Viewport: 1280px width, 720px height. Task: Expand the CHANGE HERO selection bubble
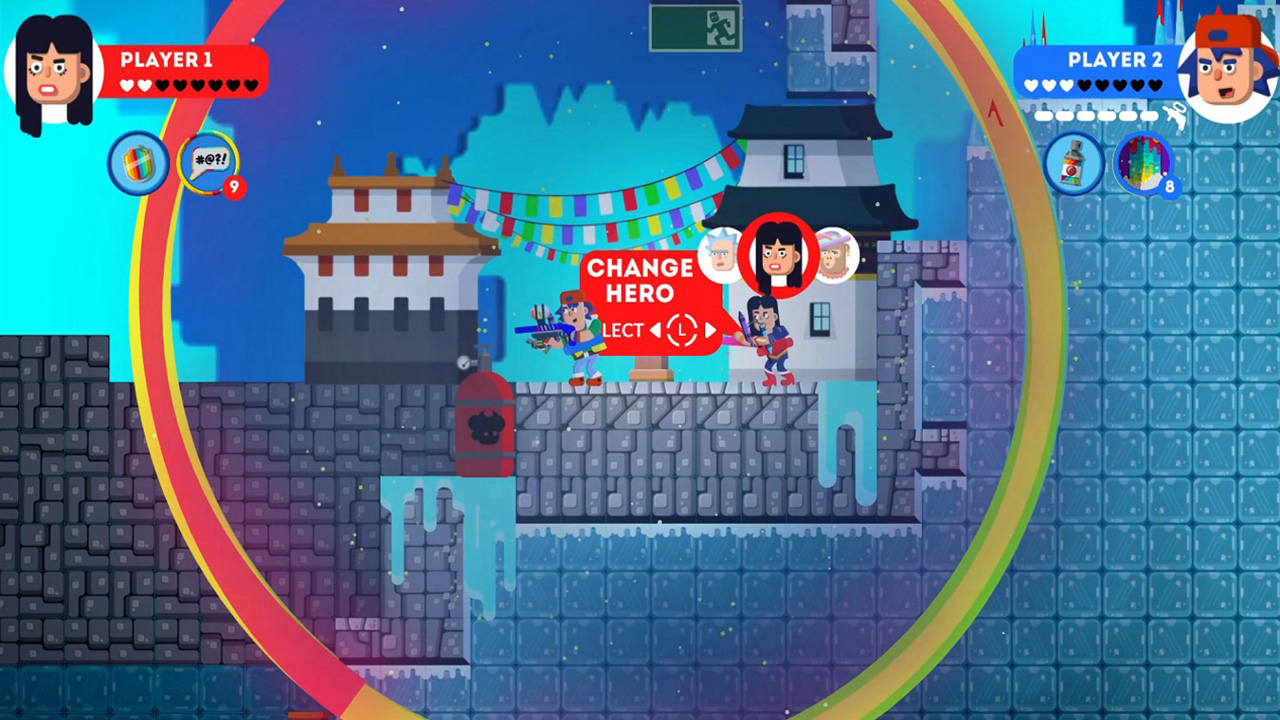[x=638, y=281]
